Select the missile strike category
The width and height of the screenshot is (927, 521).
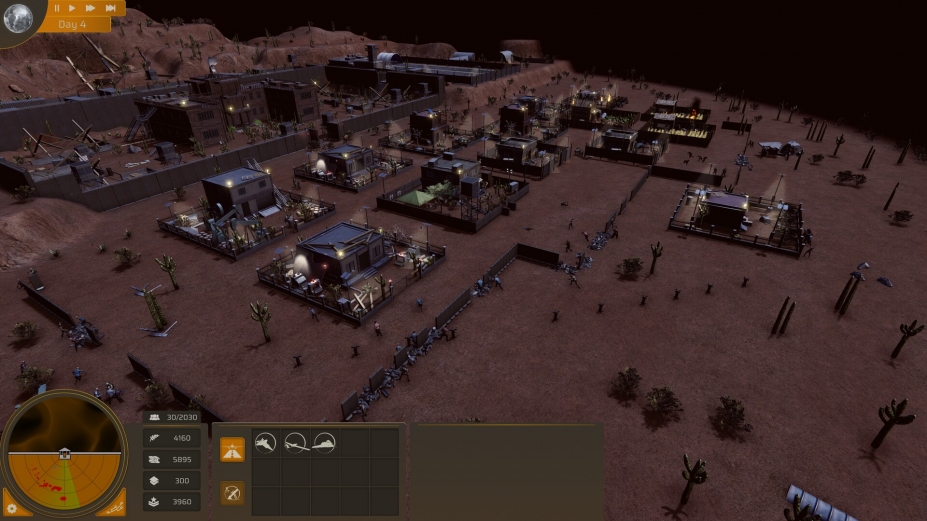click(233, 492)
